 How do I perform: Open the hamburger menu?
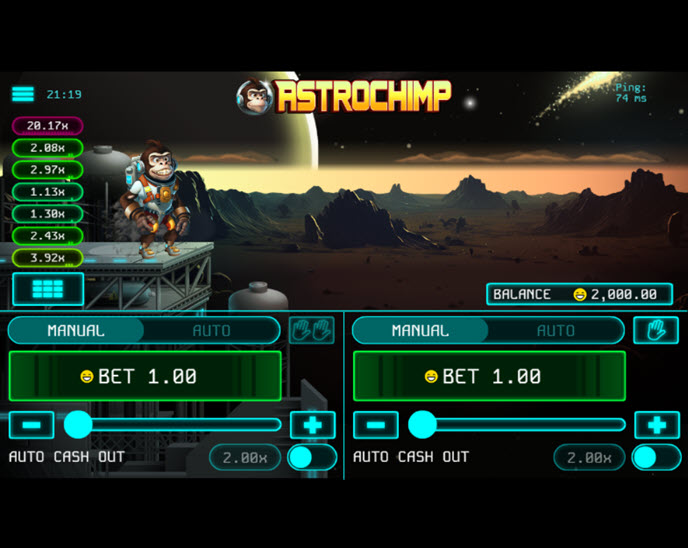click(23, 94)
